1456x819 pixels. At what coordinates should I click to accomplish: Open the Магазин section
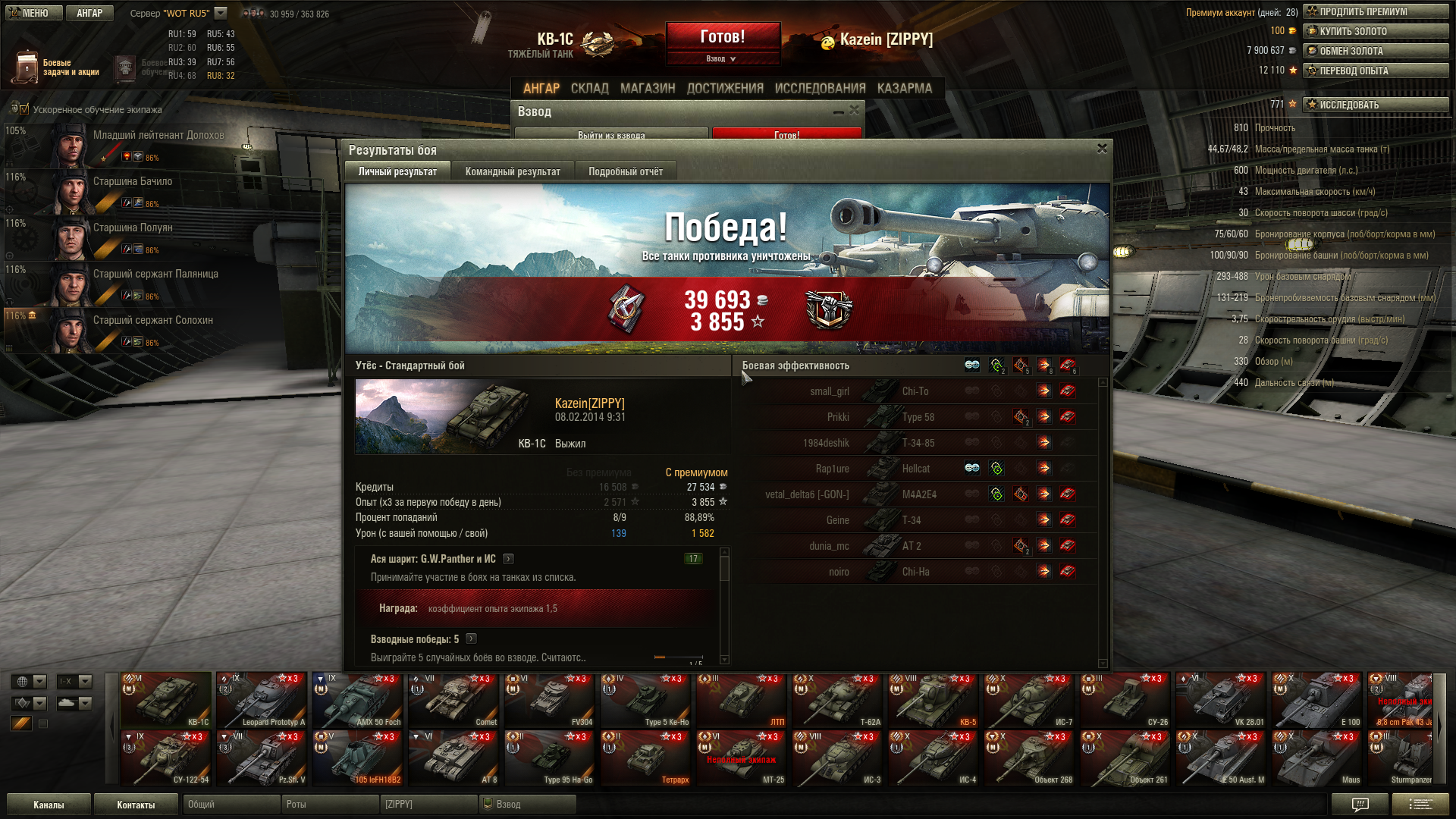(x=648, y=89)
